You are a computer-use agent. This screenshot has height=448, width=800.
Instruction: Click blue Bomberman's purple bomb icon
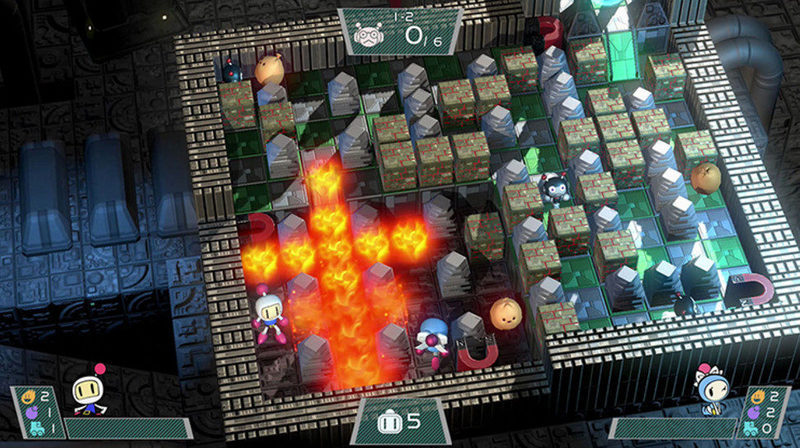pyautogui.click(x=752, y=412)
